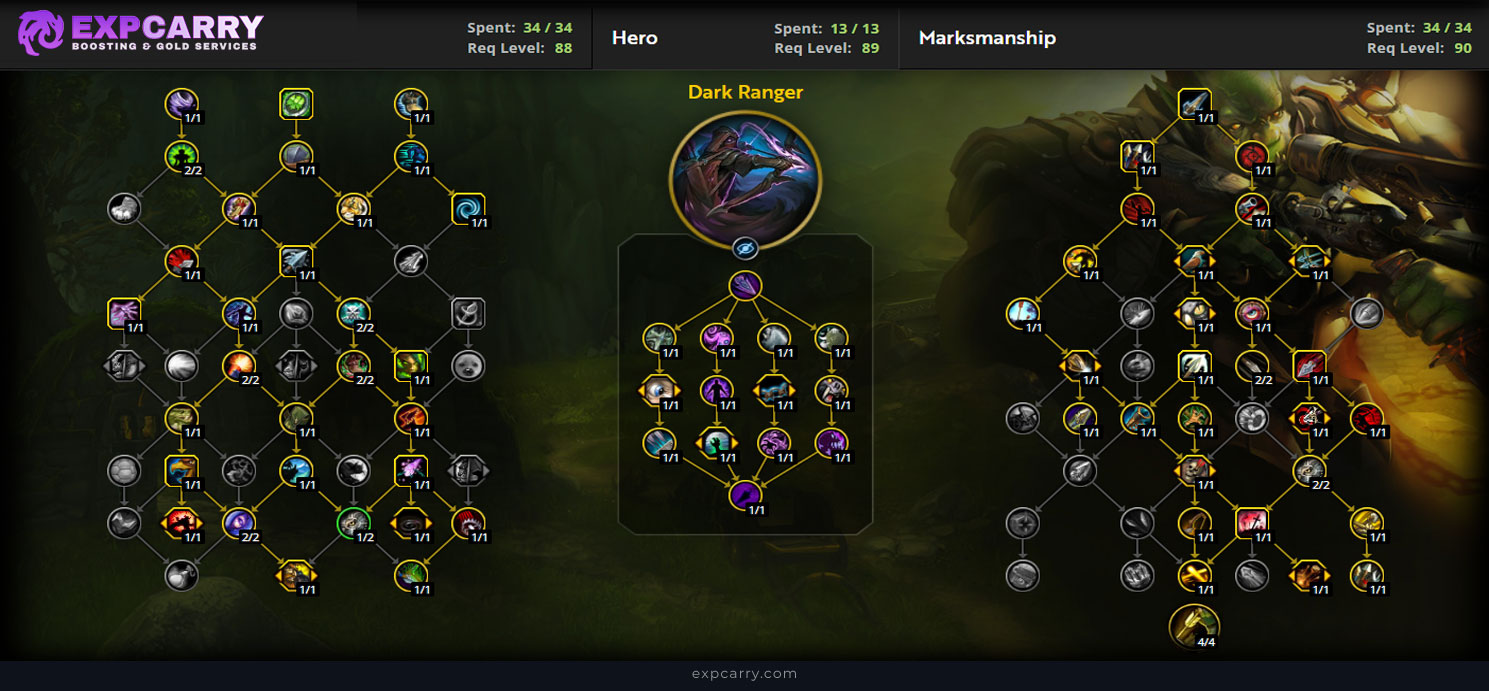1489x691 pixels.
Task: Choose the green-ringed 1/2 talent node
Action: click(353, 522)
